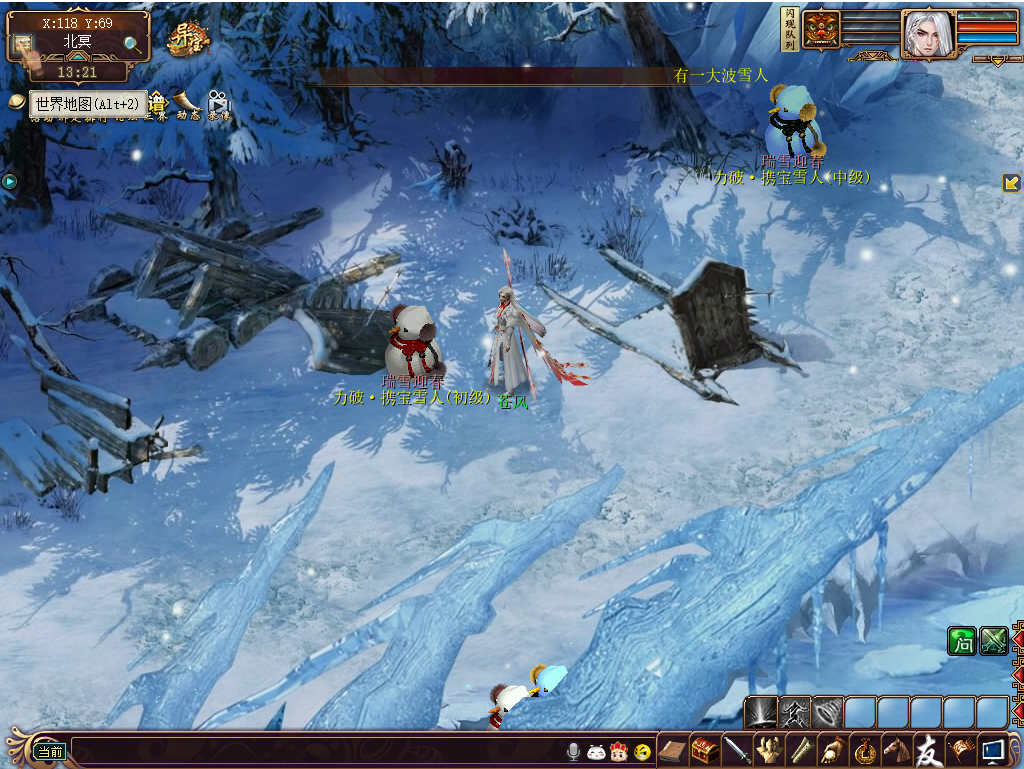Image resolution: width=1024 pixels, height=769 pixels.
Task: Select the lion mask pet portrait
Action: pos(821,29)
